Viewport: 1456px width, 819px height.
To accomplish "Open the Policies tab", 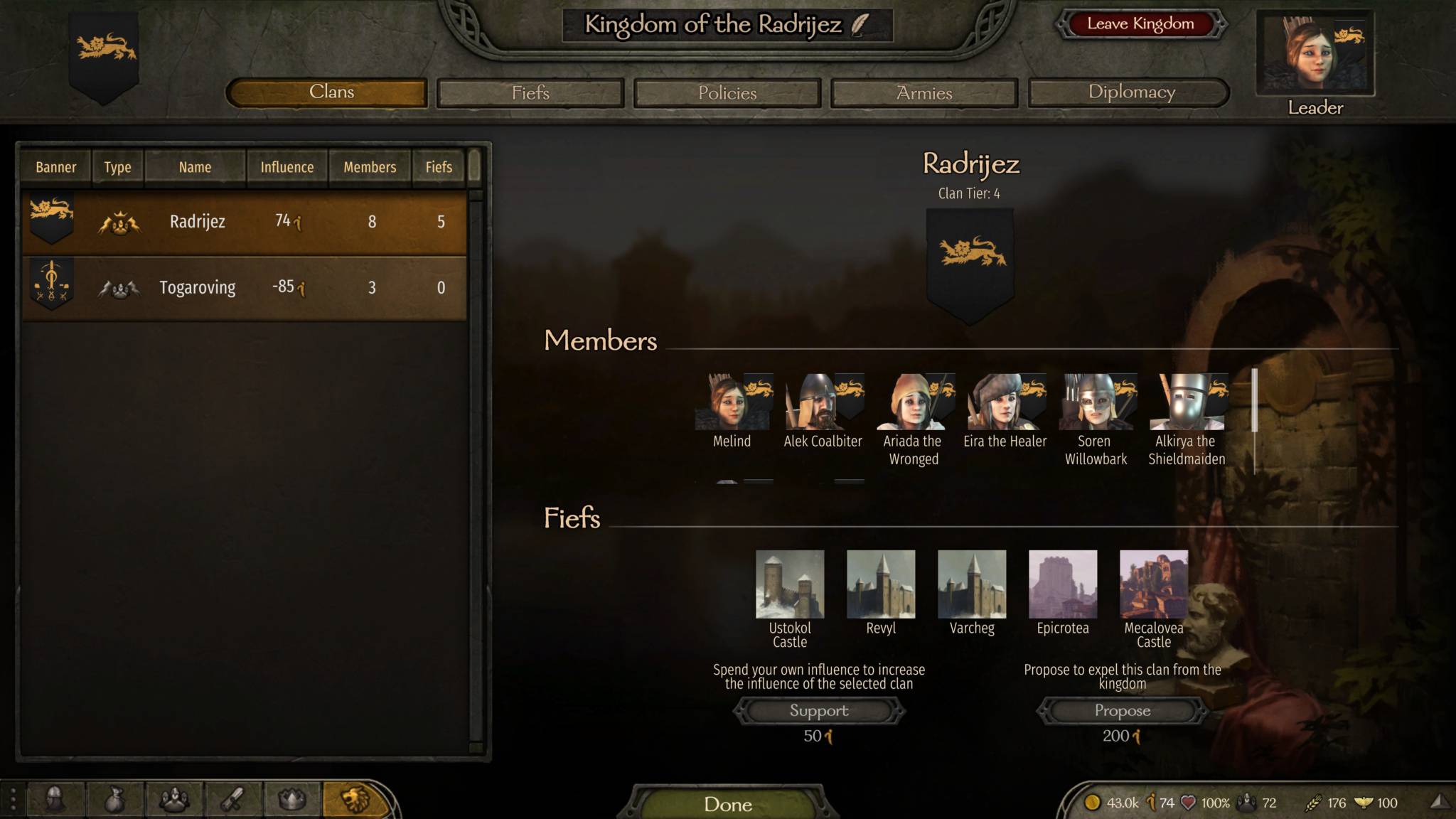I will pyautogui.click(x=727, y=93).
